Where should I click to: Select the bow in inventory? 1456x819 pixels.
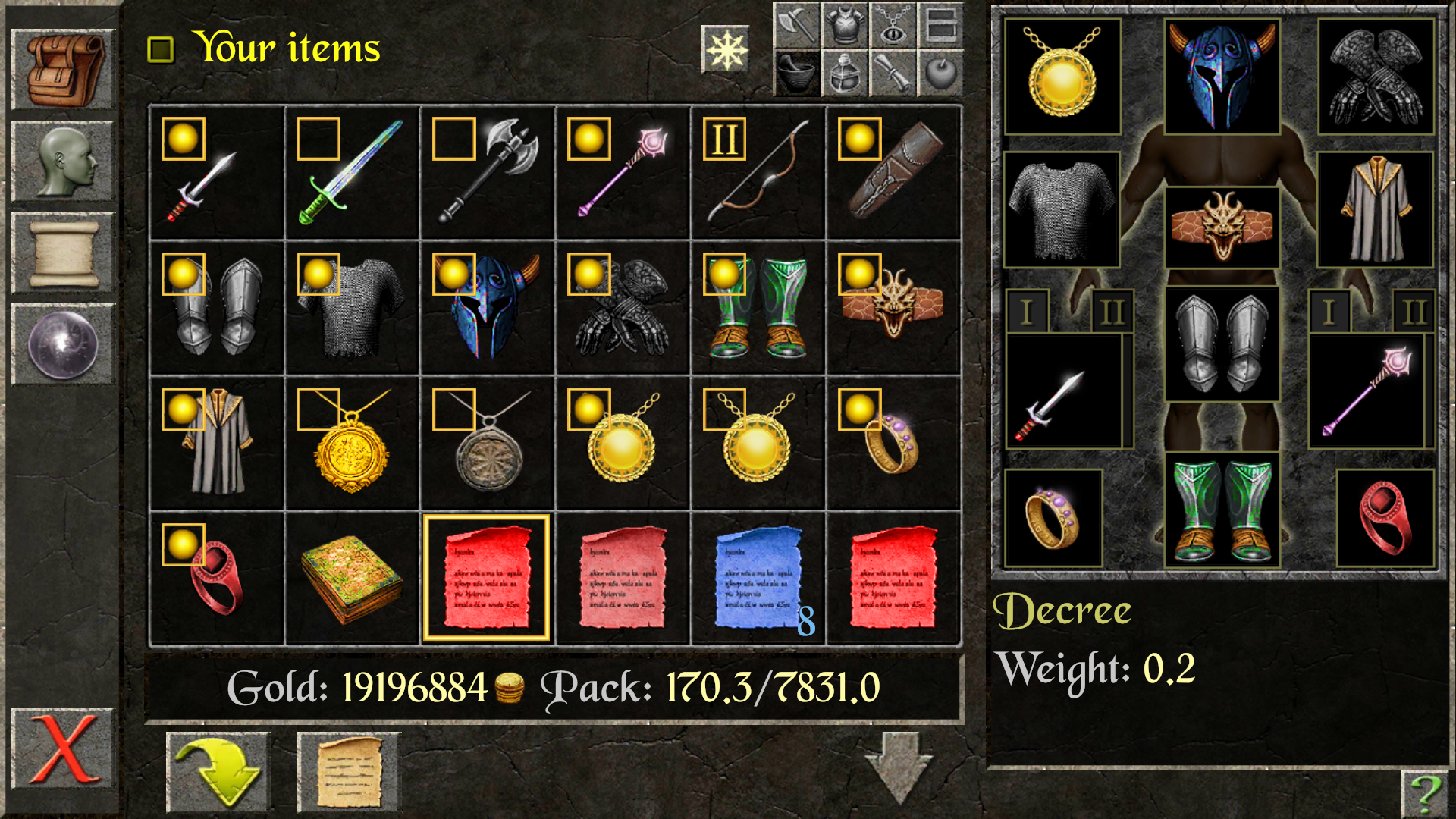coord(757,173)
